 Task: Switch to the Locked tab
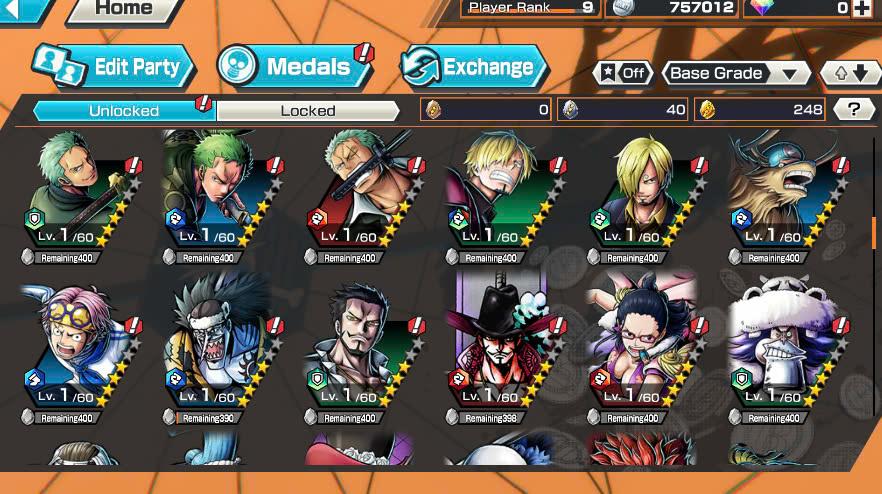[x=307, y=110]
